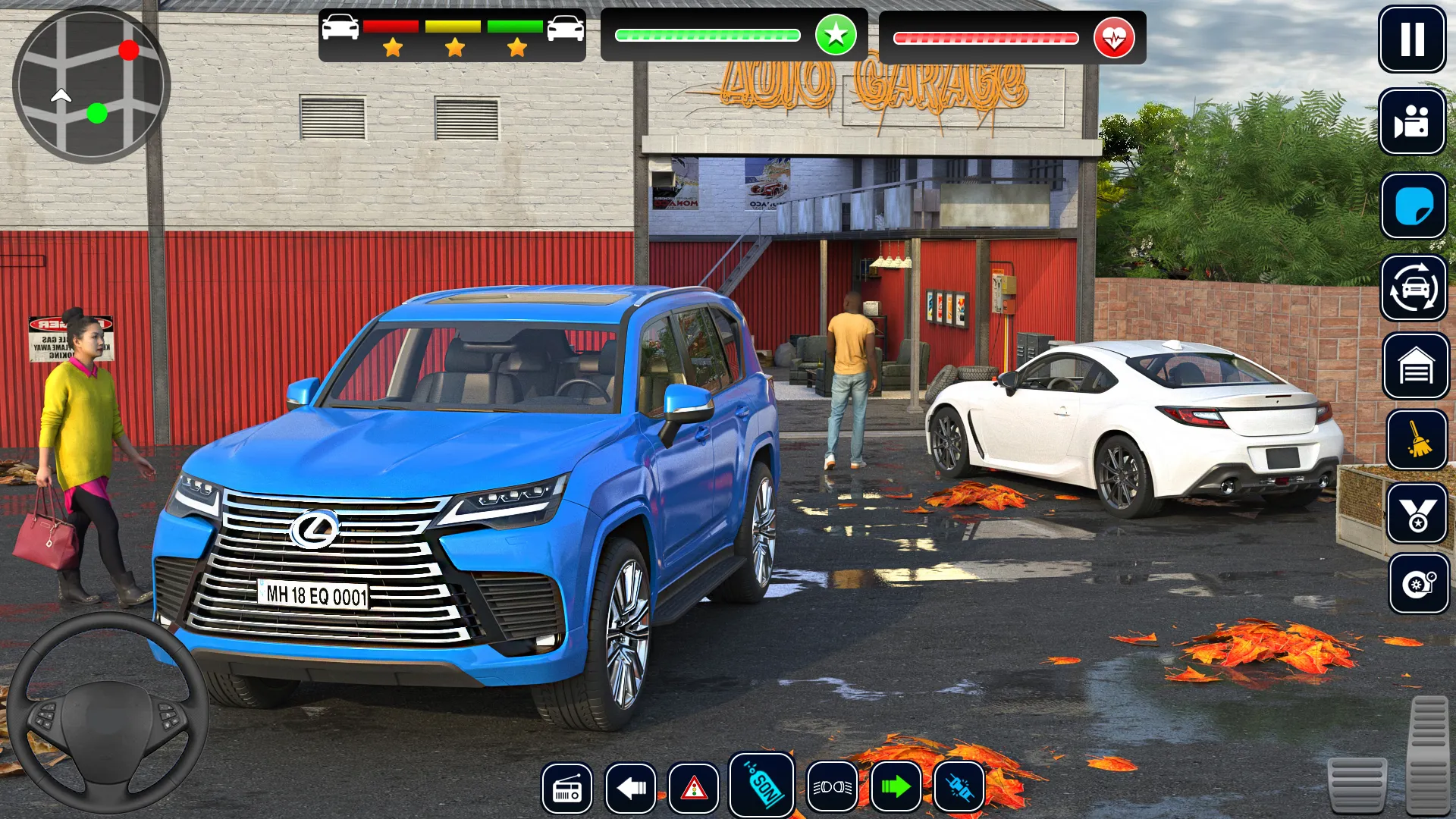Switch the camera view

pyautogui.click(x=1411, y=121)
